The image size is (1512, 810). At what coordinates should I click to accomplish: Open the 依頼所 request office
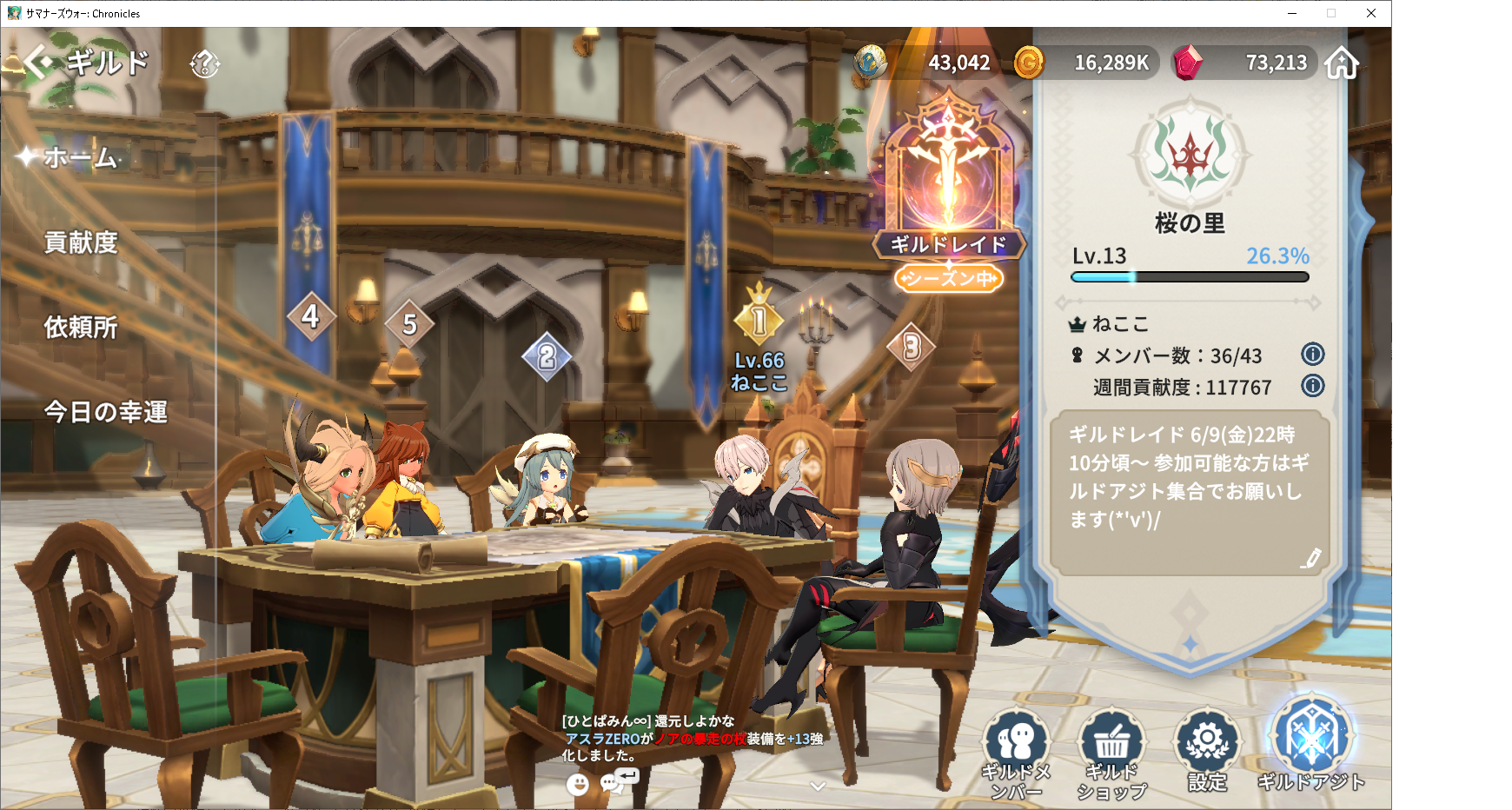(81, 327)
